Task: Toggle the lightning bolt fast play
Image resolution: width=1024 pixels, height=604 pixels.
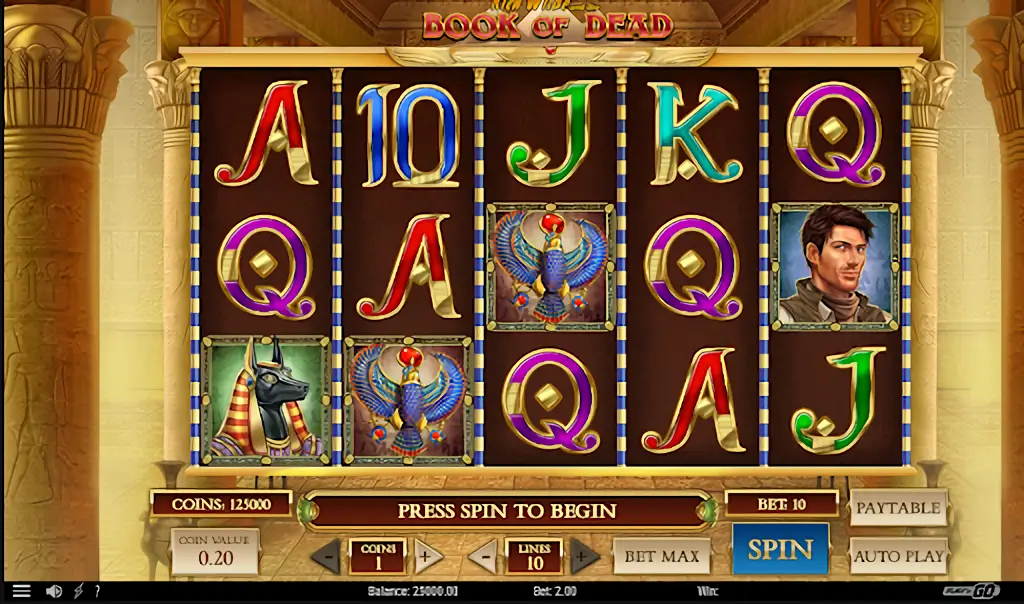Action: tap(79, 592)
